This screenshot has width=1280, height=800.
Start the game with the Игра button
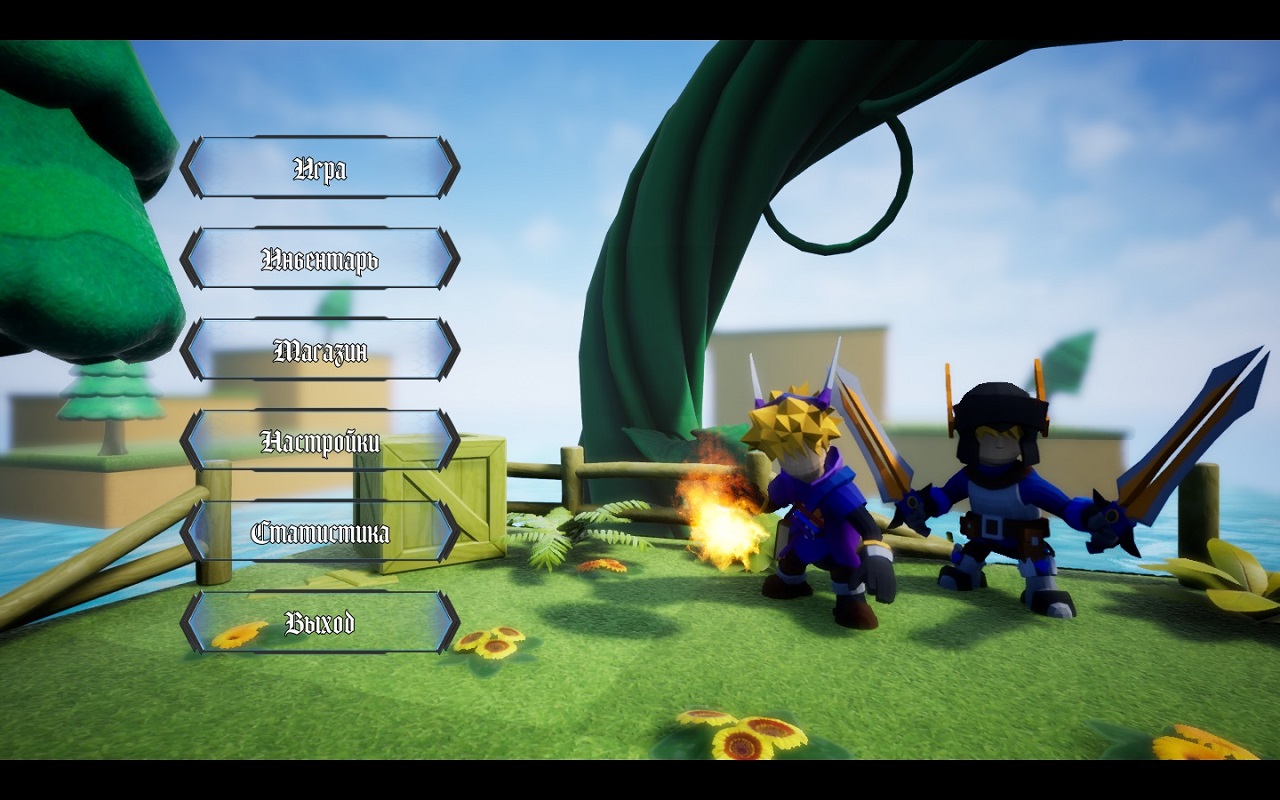(320, 168)
